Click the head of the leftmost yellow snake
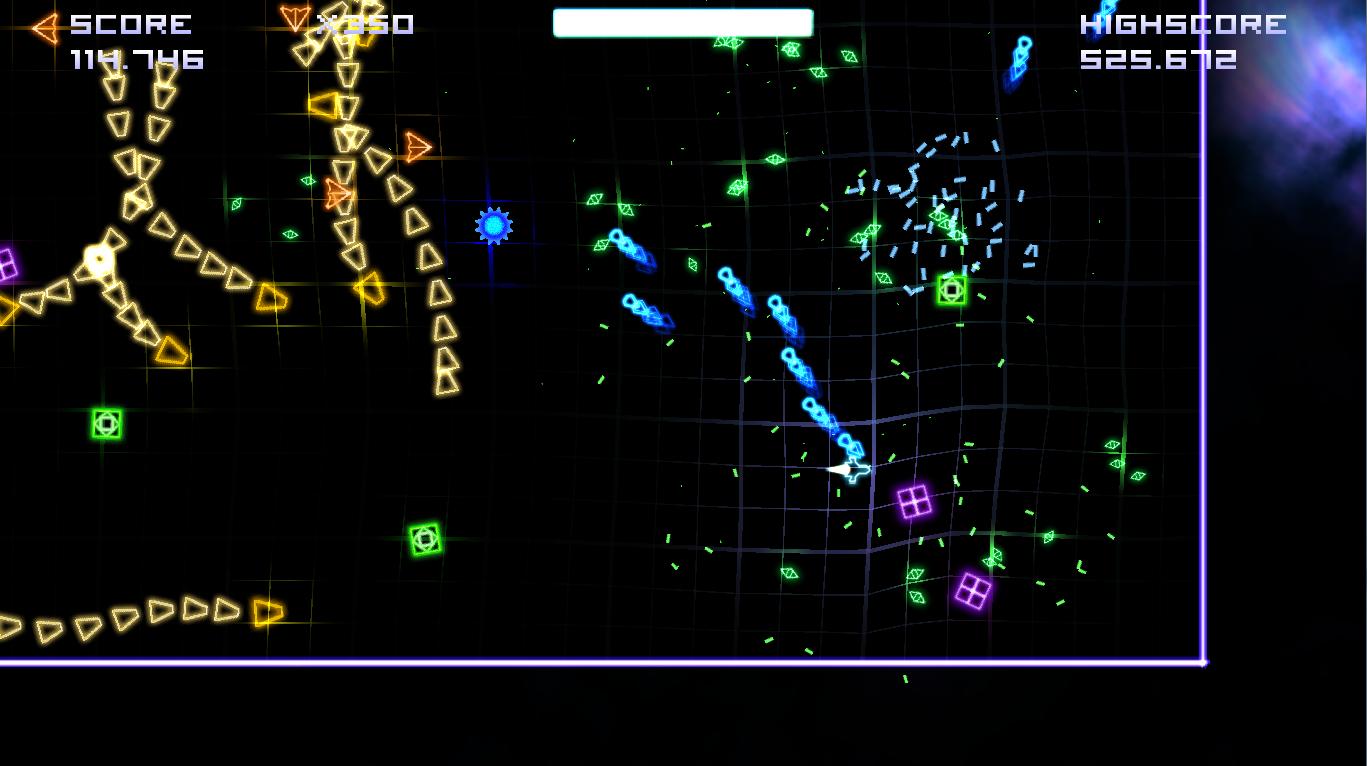This screenshot has height=766, width=1367. (x=100, y=258)
